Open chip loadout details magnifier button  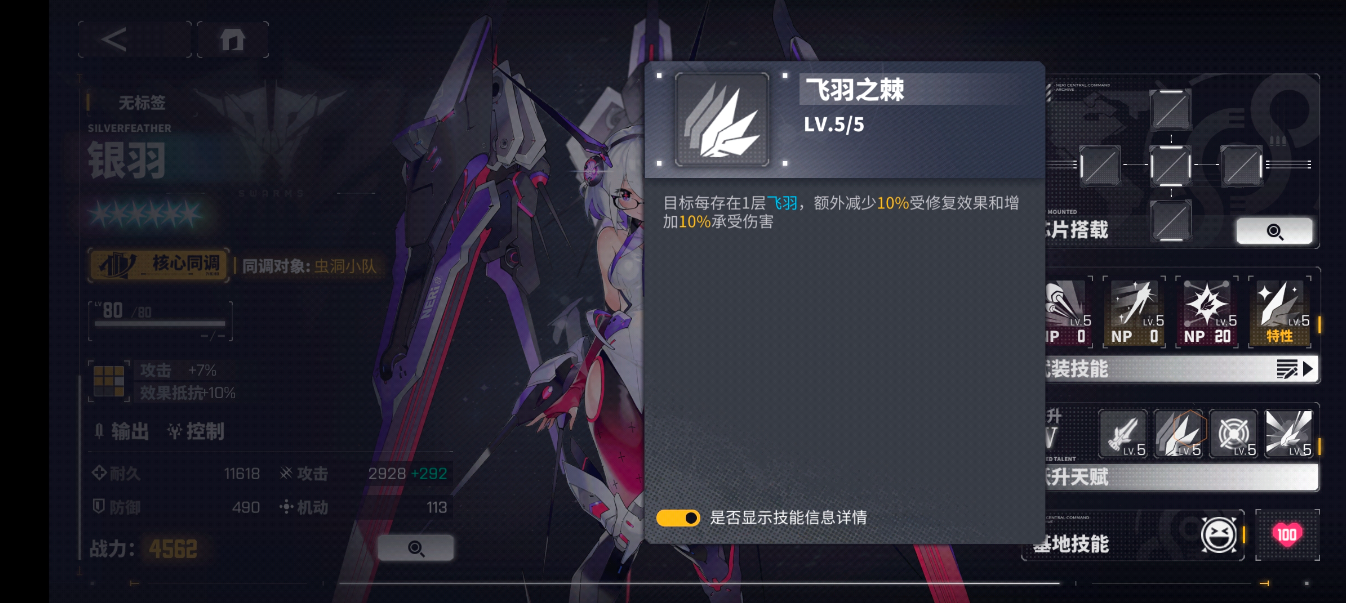[1274, 231]
